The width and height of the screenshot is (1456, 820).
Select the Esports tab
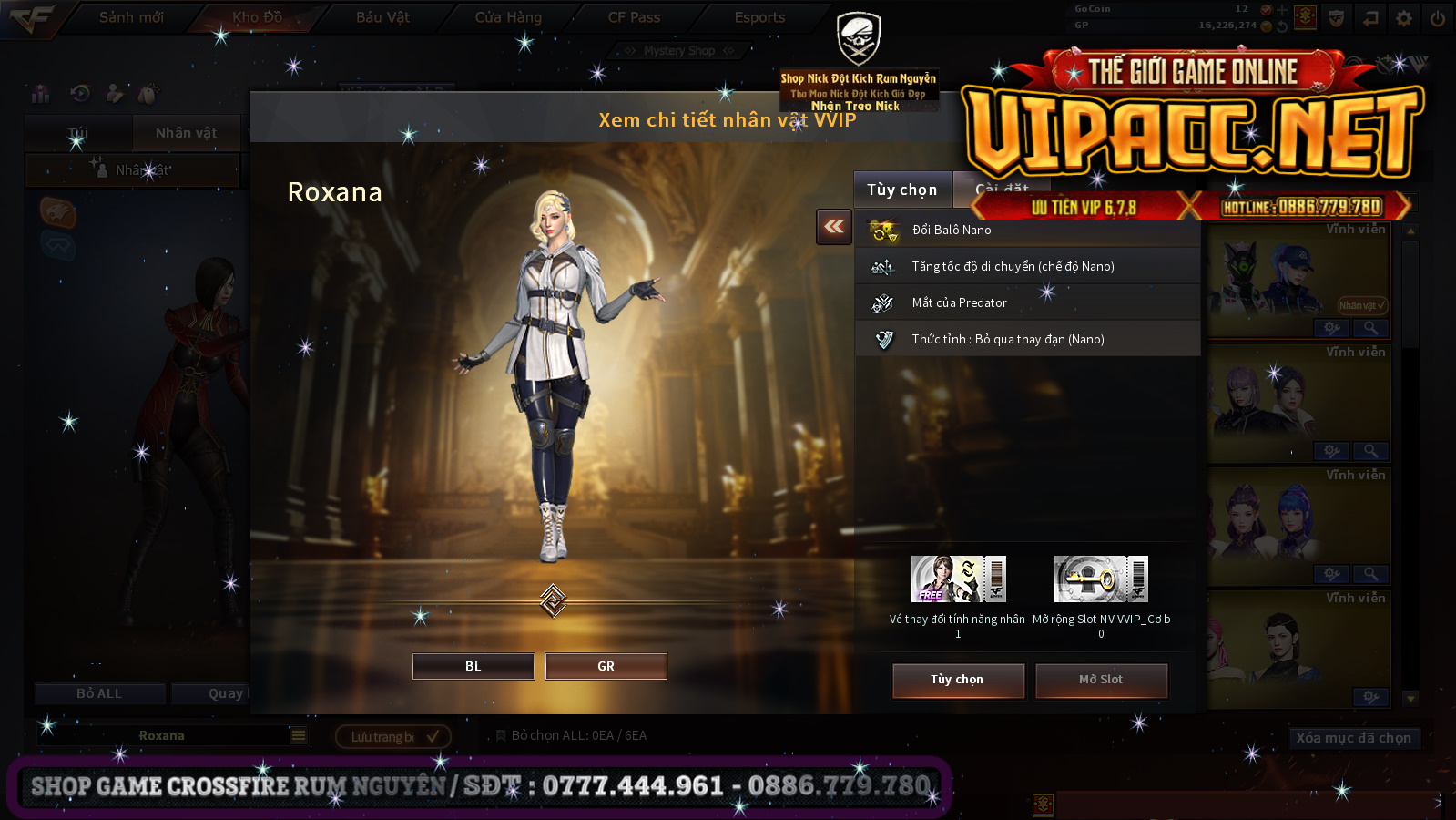click(759, 17)
